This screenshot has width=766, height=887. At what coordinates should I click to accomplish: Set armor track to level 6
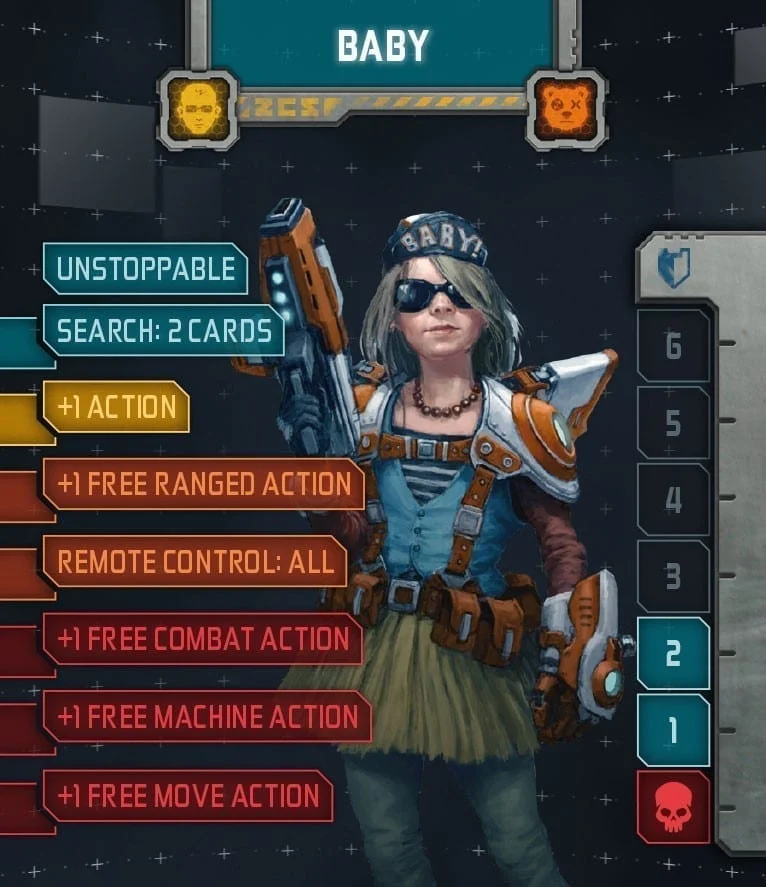pyautogui.click(x=673, y=346)
